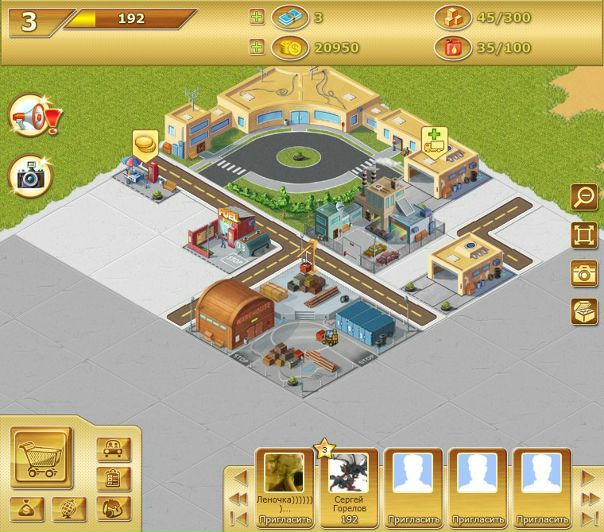This screenshot has width=604, height=532.
Task: Toggle fullscreen with the frame icon
Action: (x=583, y=235)
